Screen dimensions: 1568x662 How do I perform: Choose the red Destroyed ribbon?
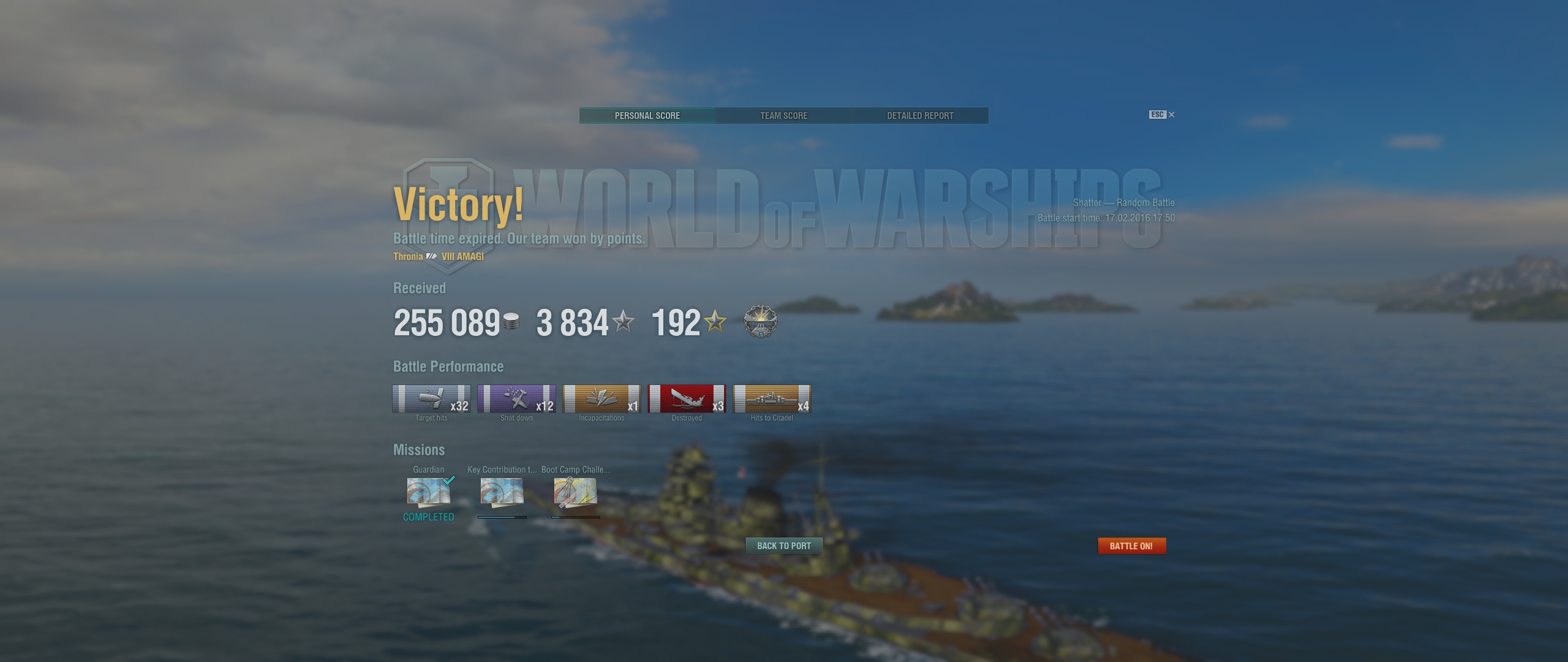(687, 399)
